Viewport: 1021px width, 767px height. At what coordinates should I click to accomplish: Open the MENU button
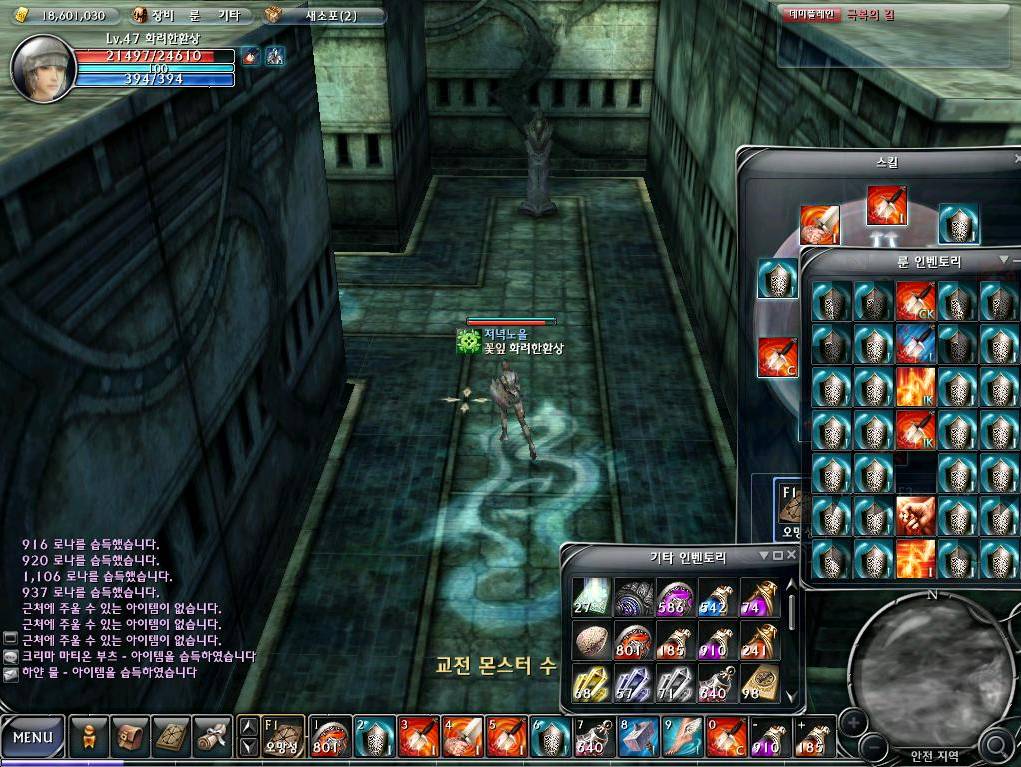click(33, 738)
